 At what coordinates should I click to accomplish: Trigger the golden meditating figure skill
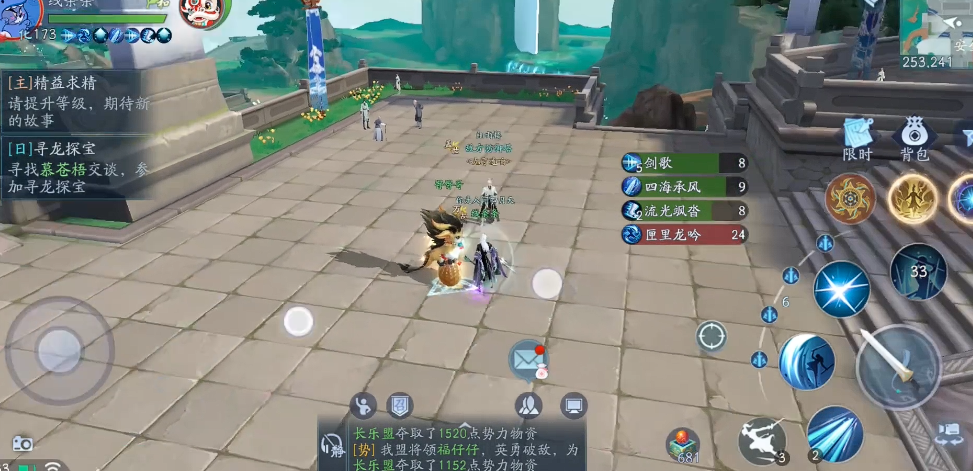coord(912,198)
